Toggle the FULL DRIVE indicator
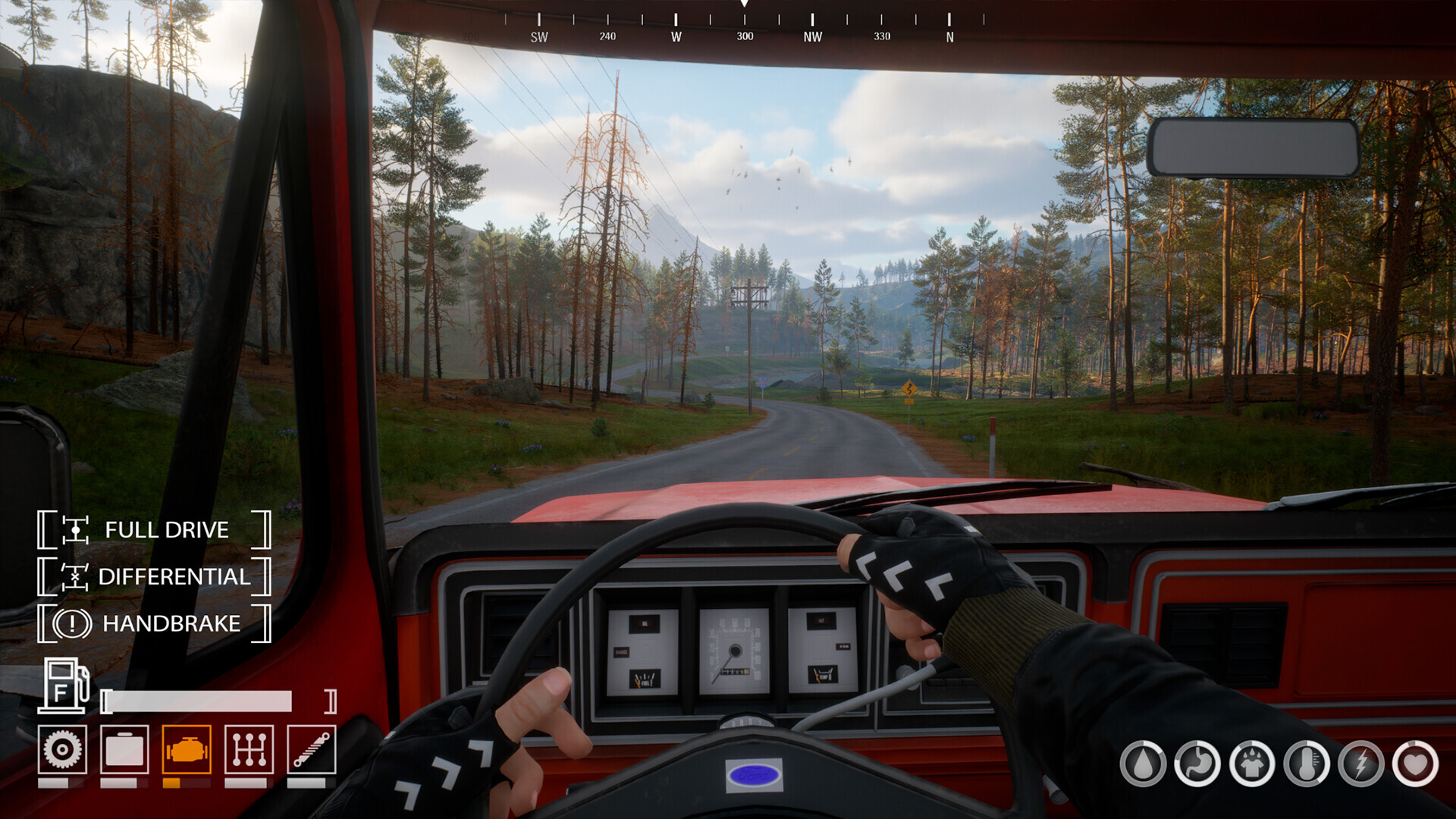Image resolution: width=1456 pixels, height=819 pixels. tap(154, 529)
